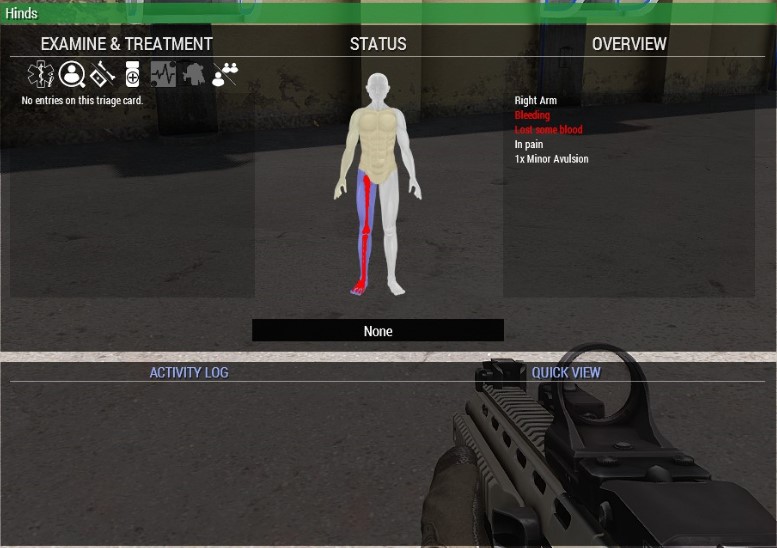Screen dimensions: 777x548
Task: Select the torso on the body figure
Action: tap(377, 140)
